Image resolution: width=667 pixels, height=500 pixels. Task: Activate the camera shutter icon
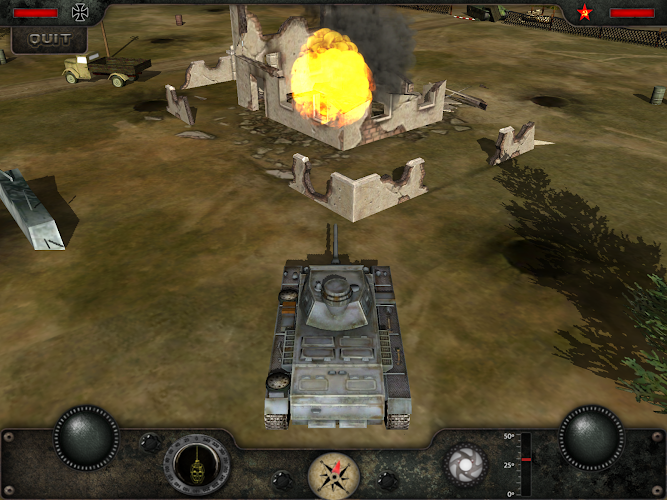click(x=465, y=464)
